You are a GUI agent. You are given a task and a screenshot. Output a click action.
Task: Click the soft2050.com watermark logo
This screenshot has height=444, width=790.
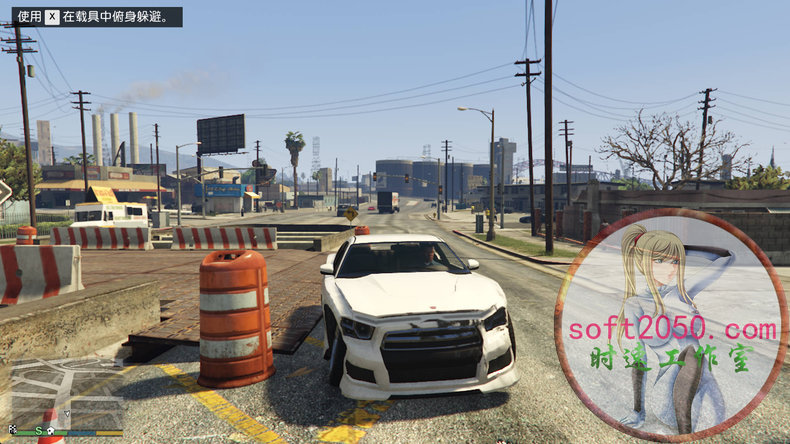pyautogui.click(x=671, y=325)
